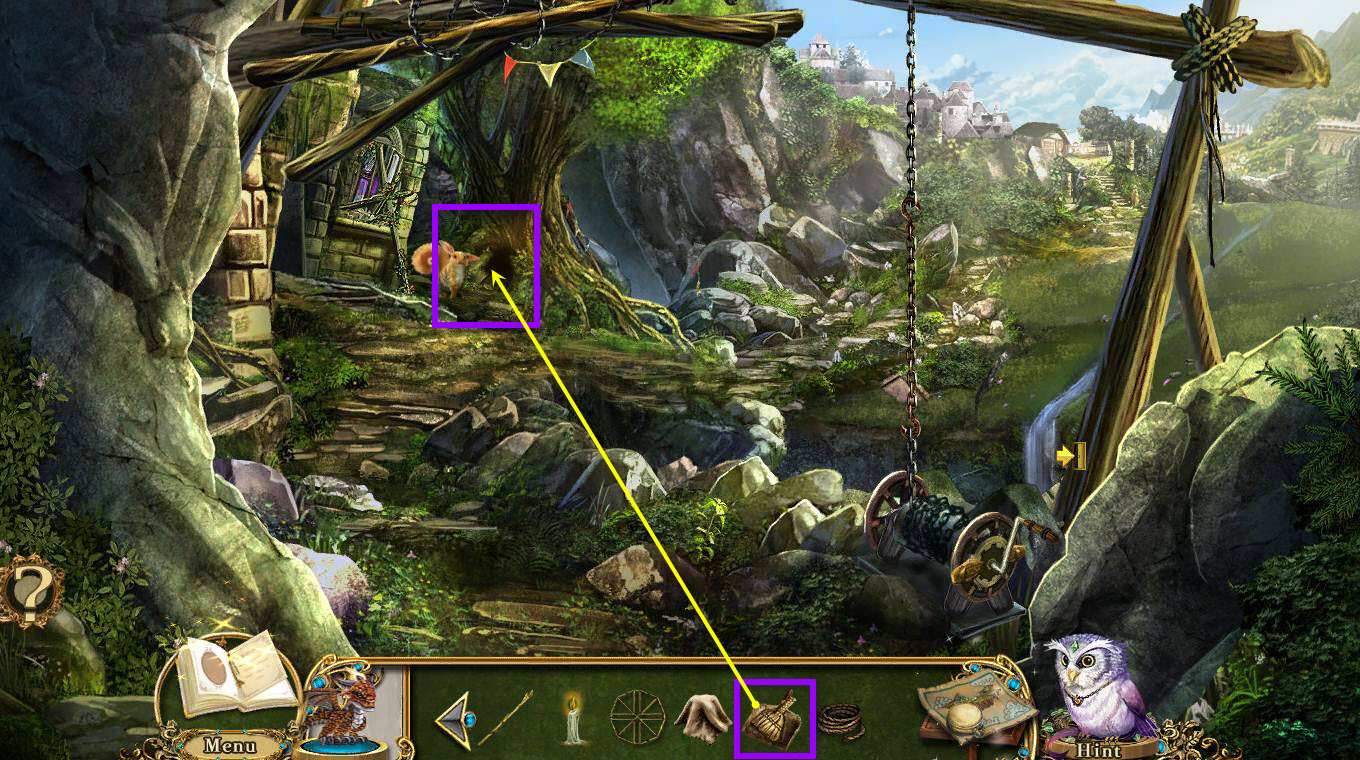
Task: Click the yellow navigation arrow marker
Action: [x=1071, y=457]
